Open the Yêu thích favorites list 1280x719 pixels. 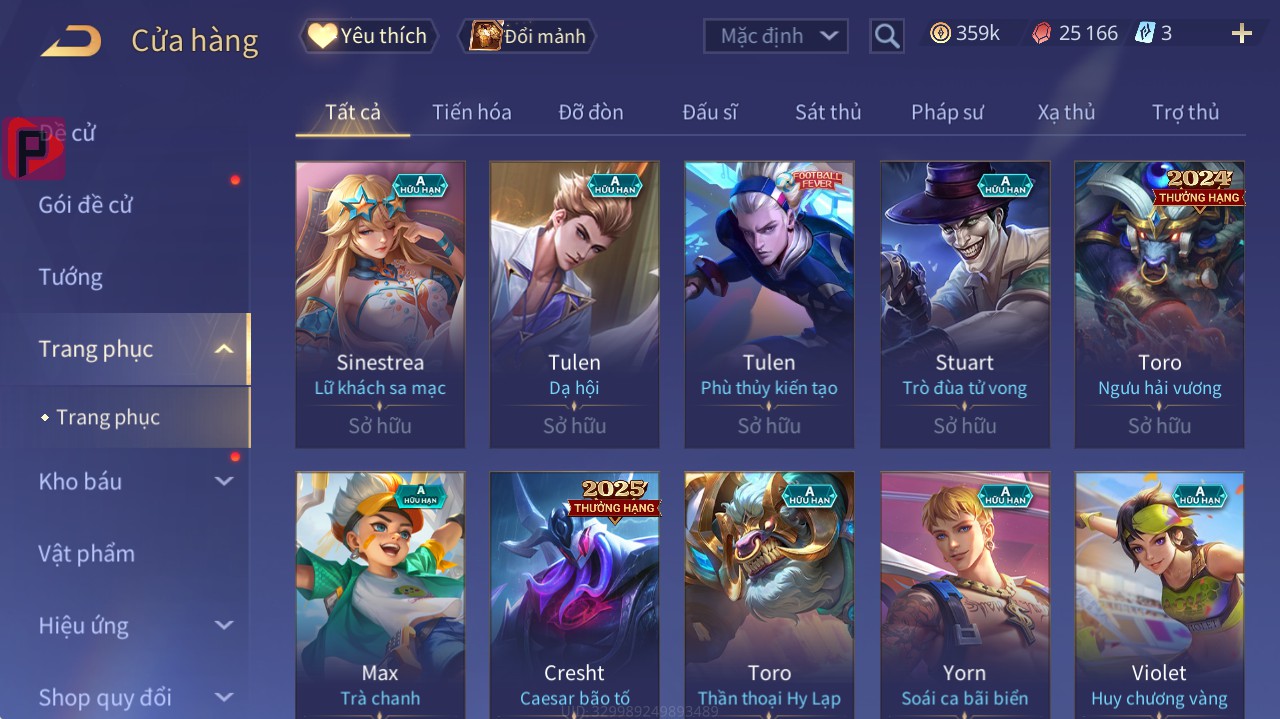pyautogui.click(x=368, y=36)
